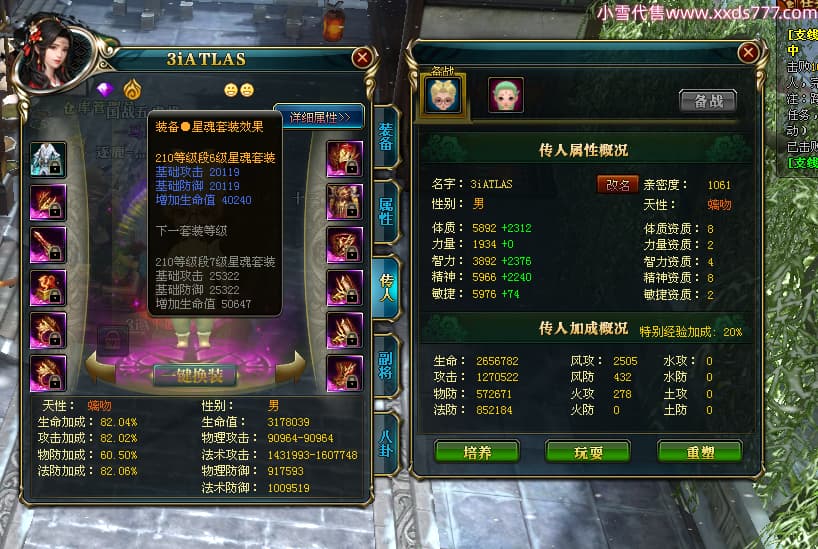Open the 副将 tab
This screenshot has height=549, width=818.
point(387,365)
